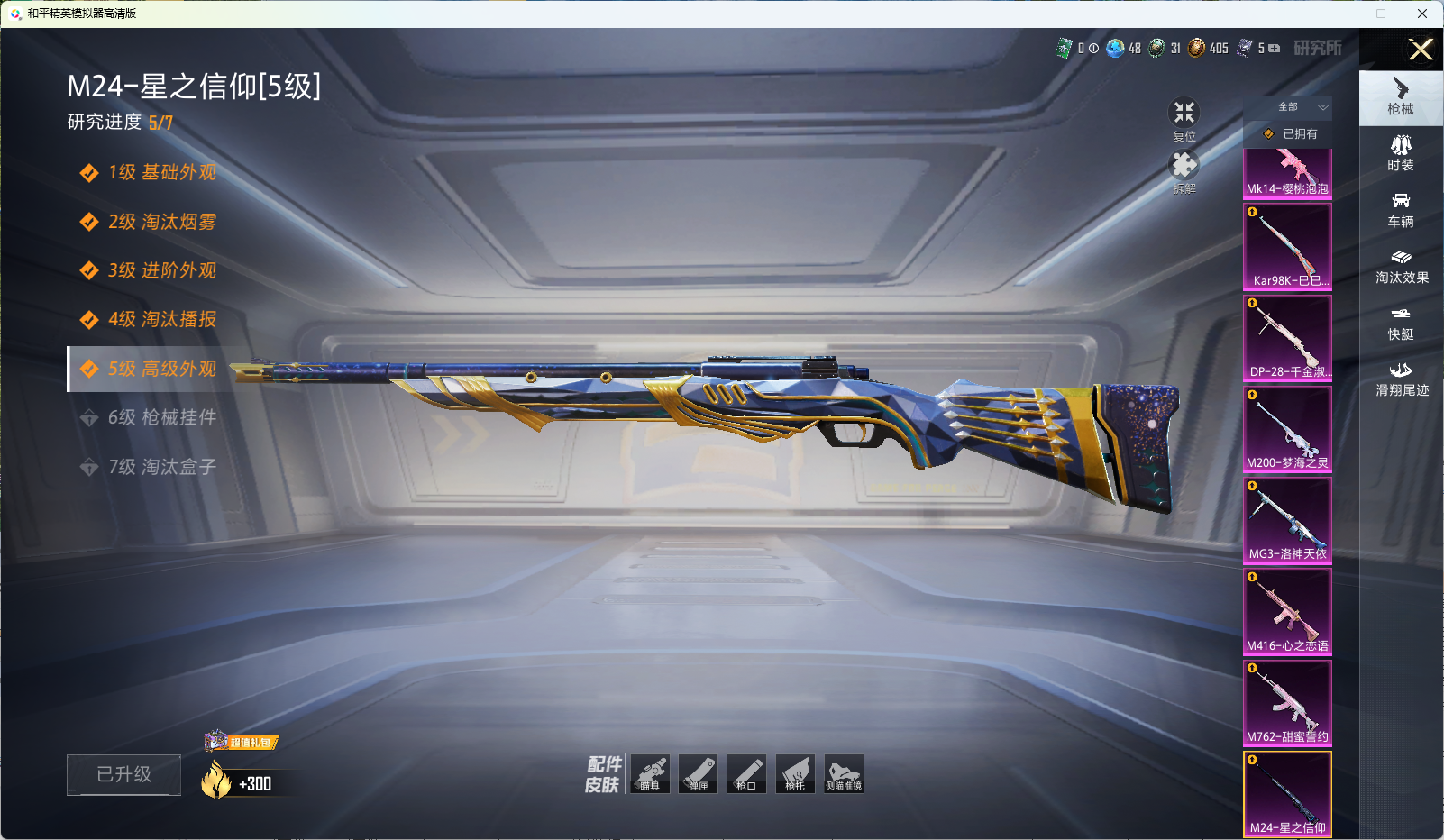
Task: Open the 全部 filter dropdown
Action: [1298, 107]
